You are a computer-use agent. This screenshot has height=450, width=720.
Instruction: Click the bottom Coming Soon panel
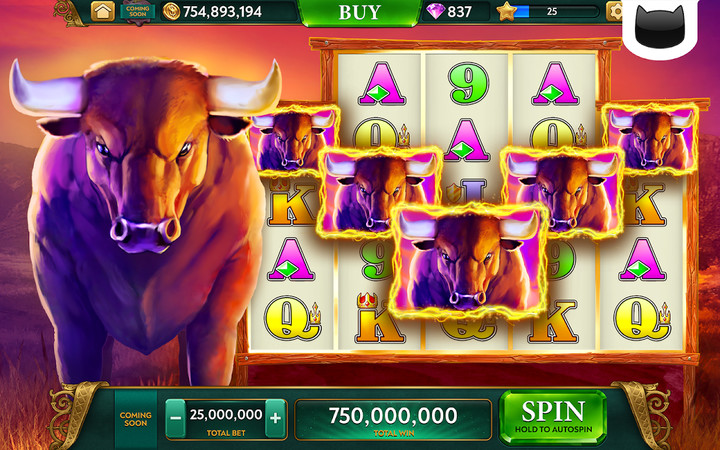(135, 416)
